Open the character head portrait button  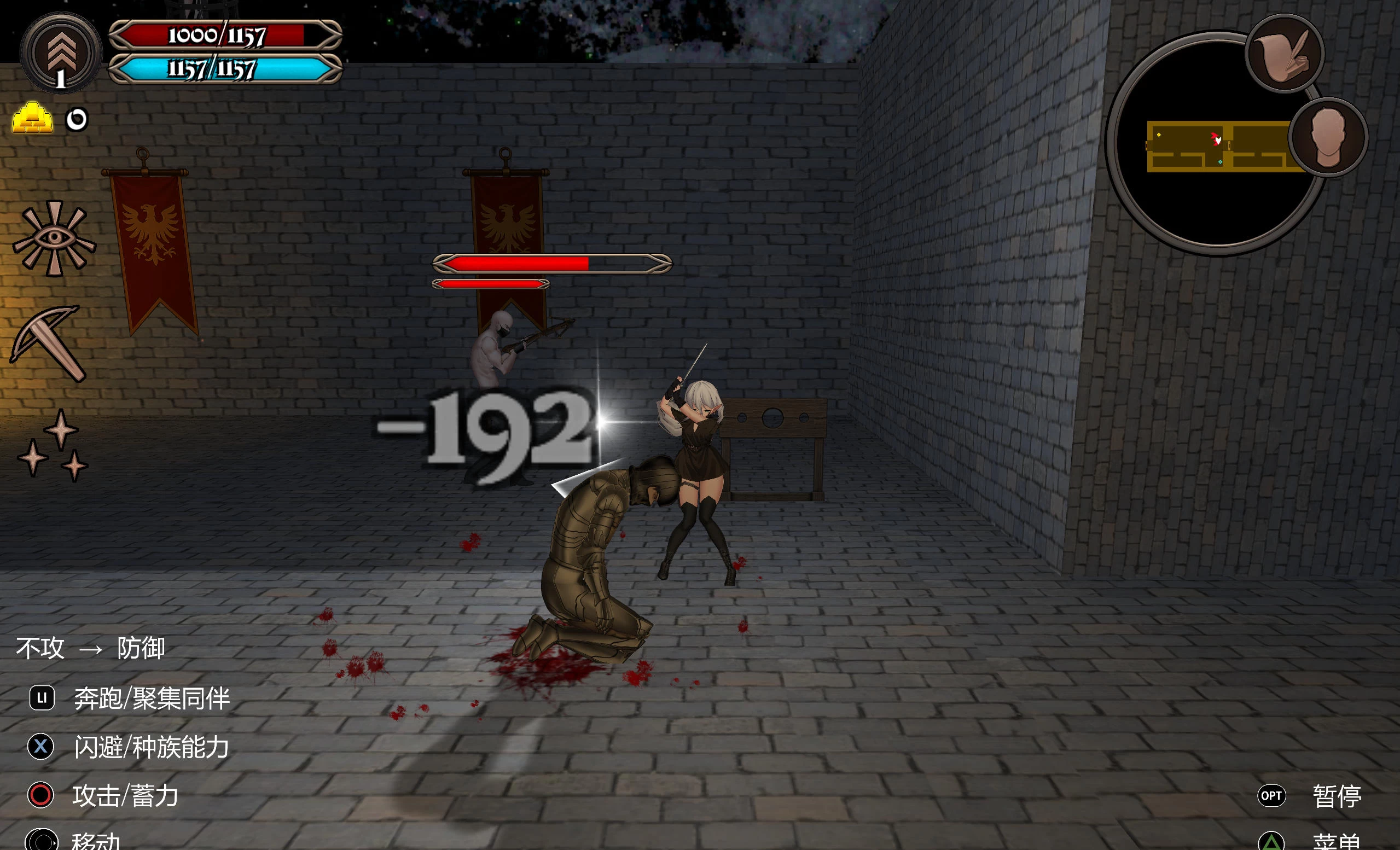click(1328, 137)
